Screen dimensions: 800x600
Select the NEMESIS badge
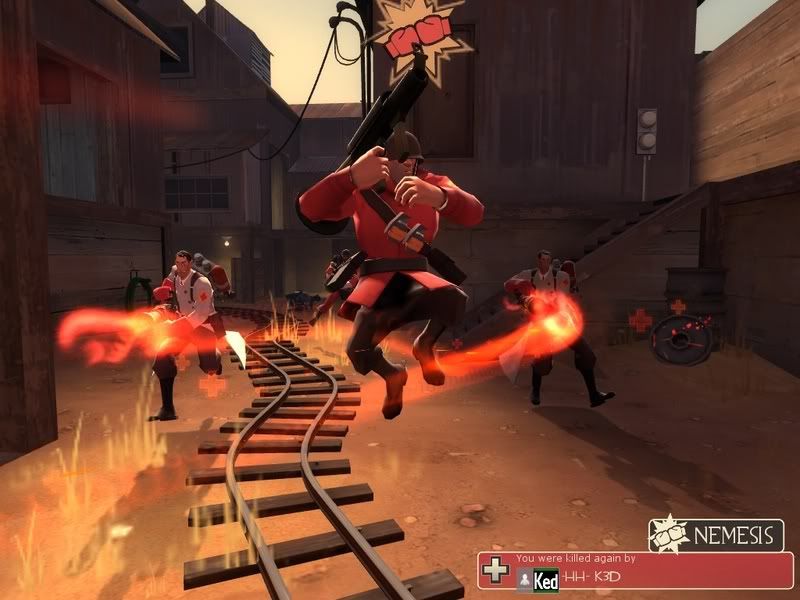click(714, 535)
